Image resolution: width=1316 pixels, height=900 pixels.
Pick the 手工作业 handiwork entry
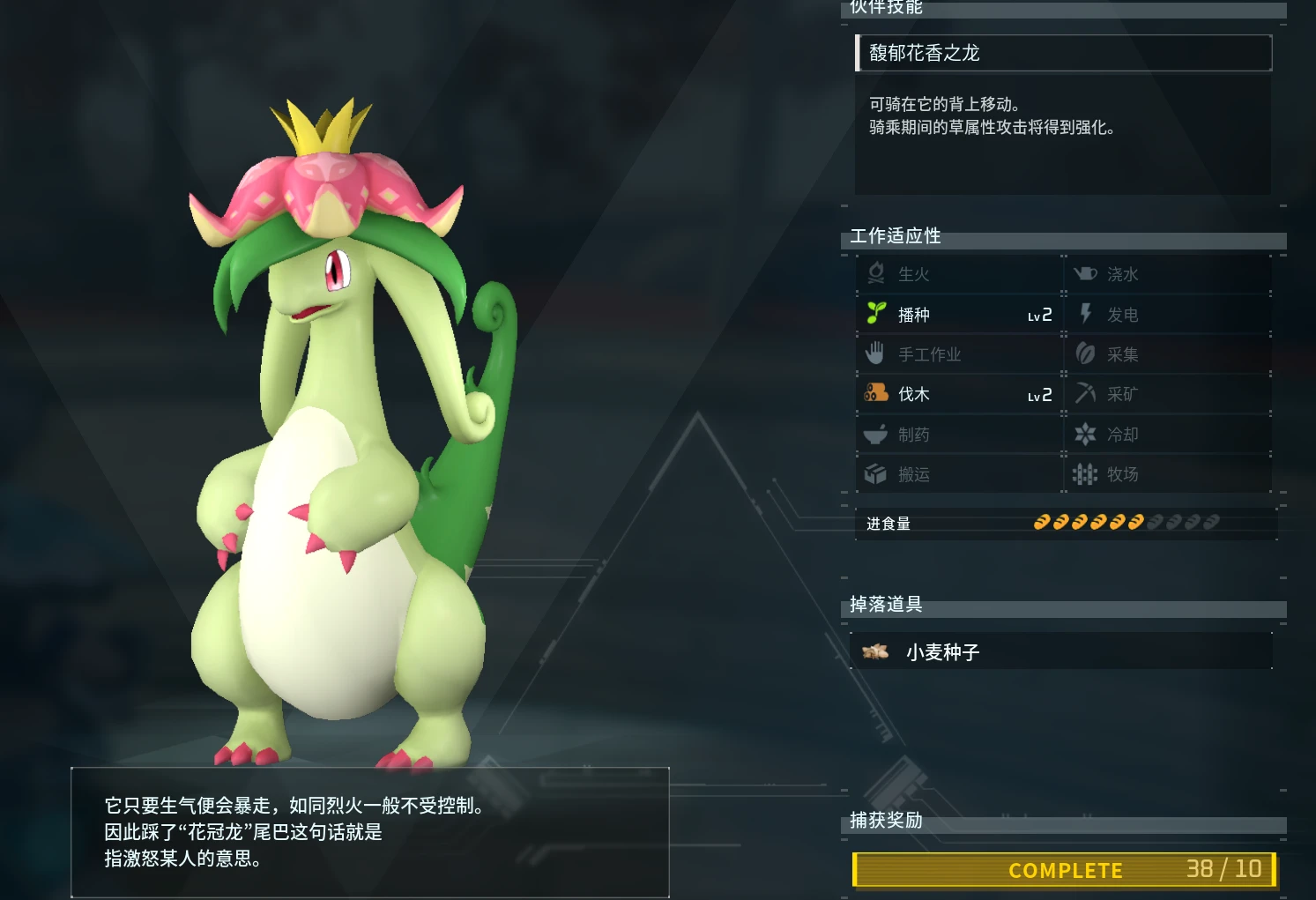click(x=959, y=354)
